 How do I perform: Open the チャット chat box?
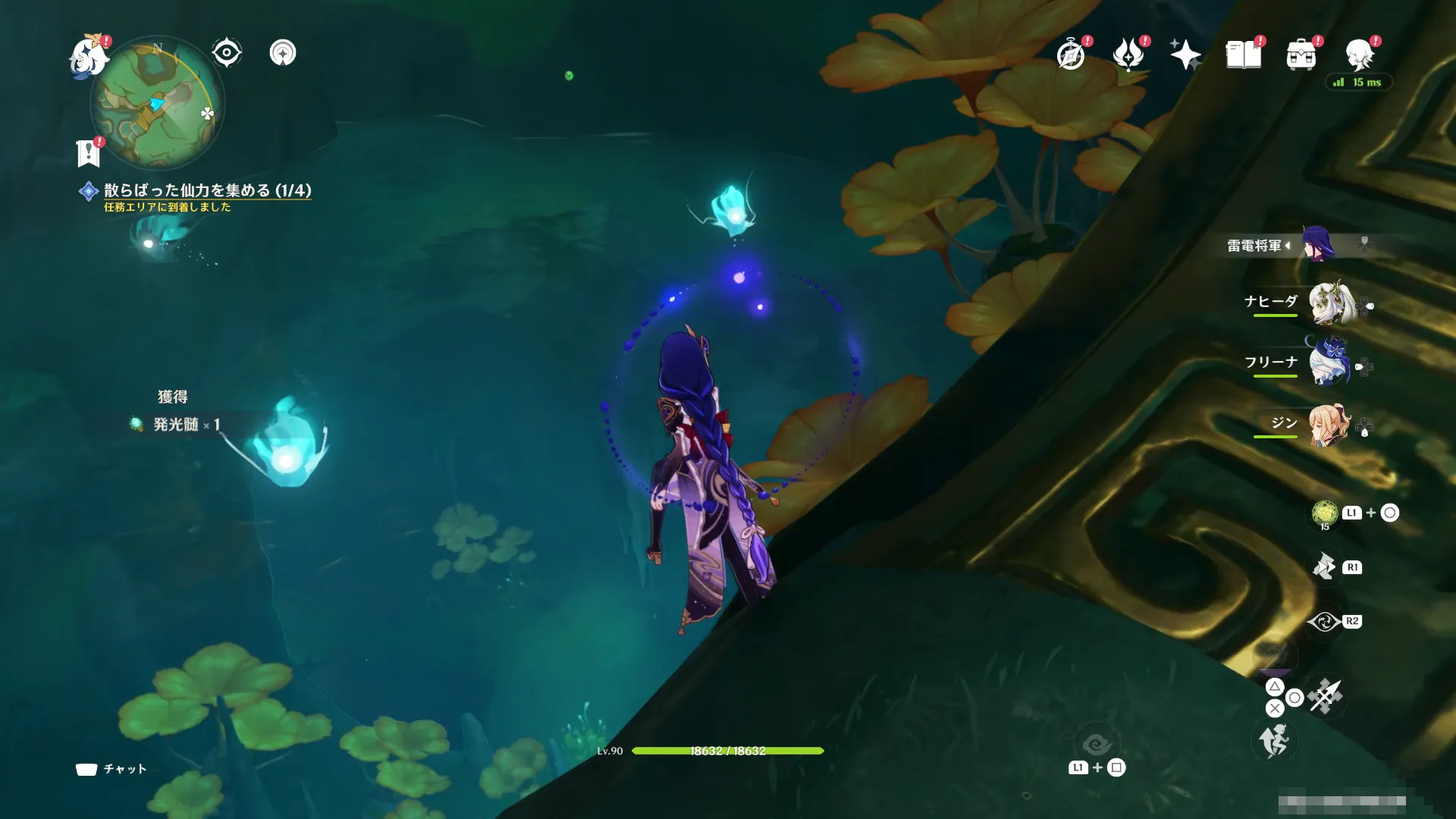click(x=111, y=769)
